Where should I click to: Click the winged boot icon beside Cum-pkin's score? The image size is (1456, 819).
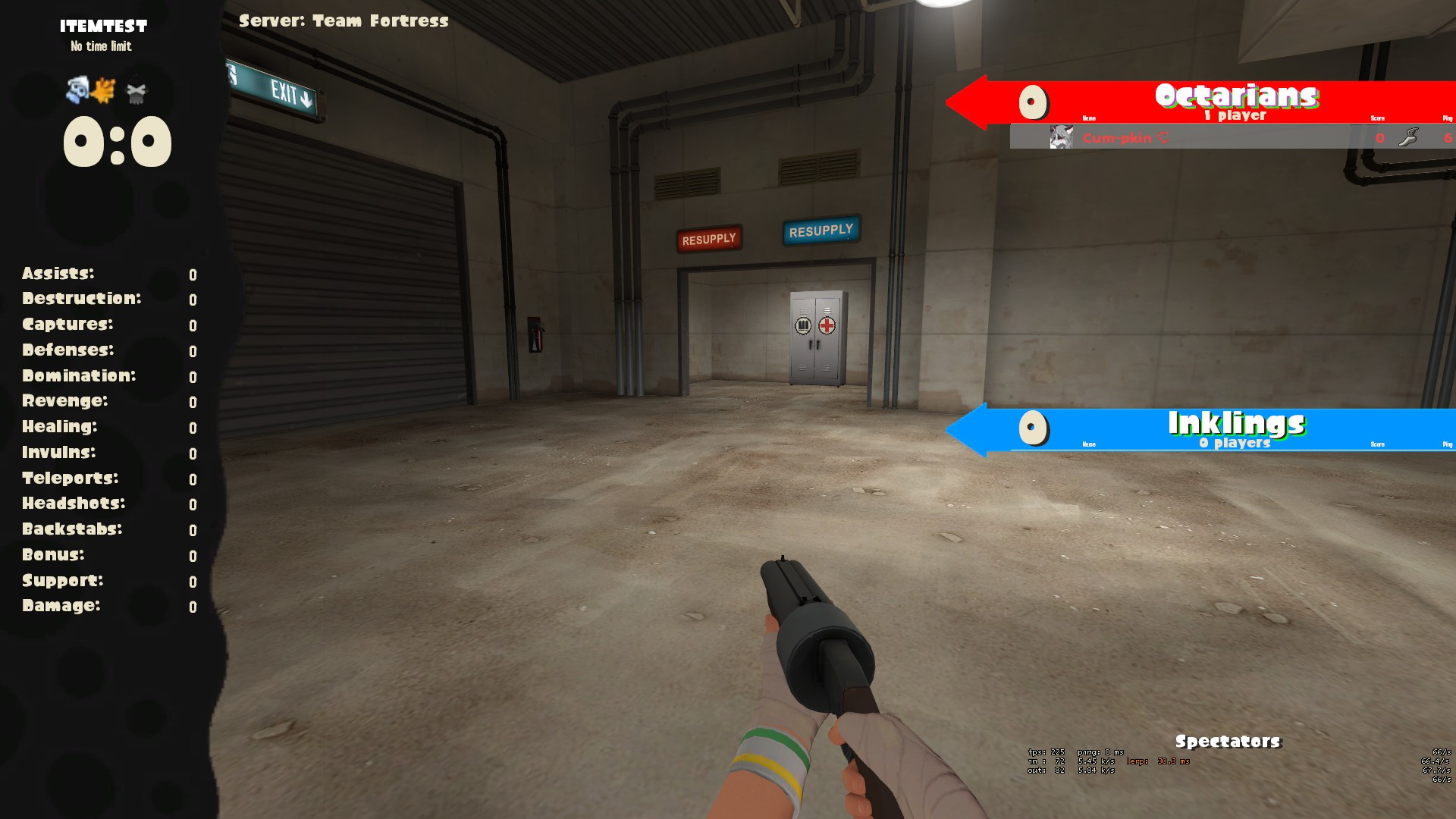tap(1407, 138)
